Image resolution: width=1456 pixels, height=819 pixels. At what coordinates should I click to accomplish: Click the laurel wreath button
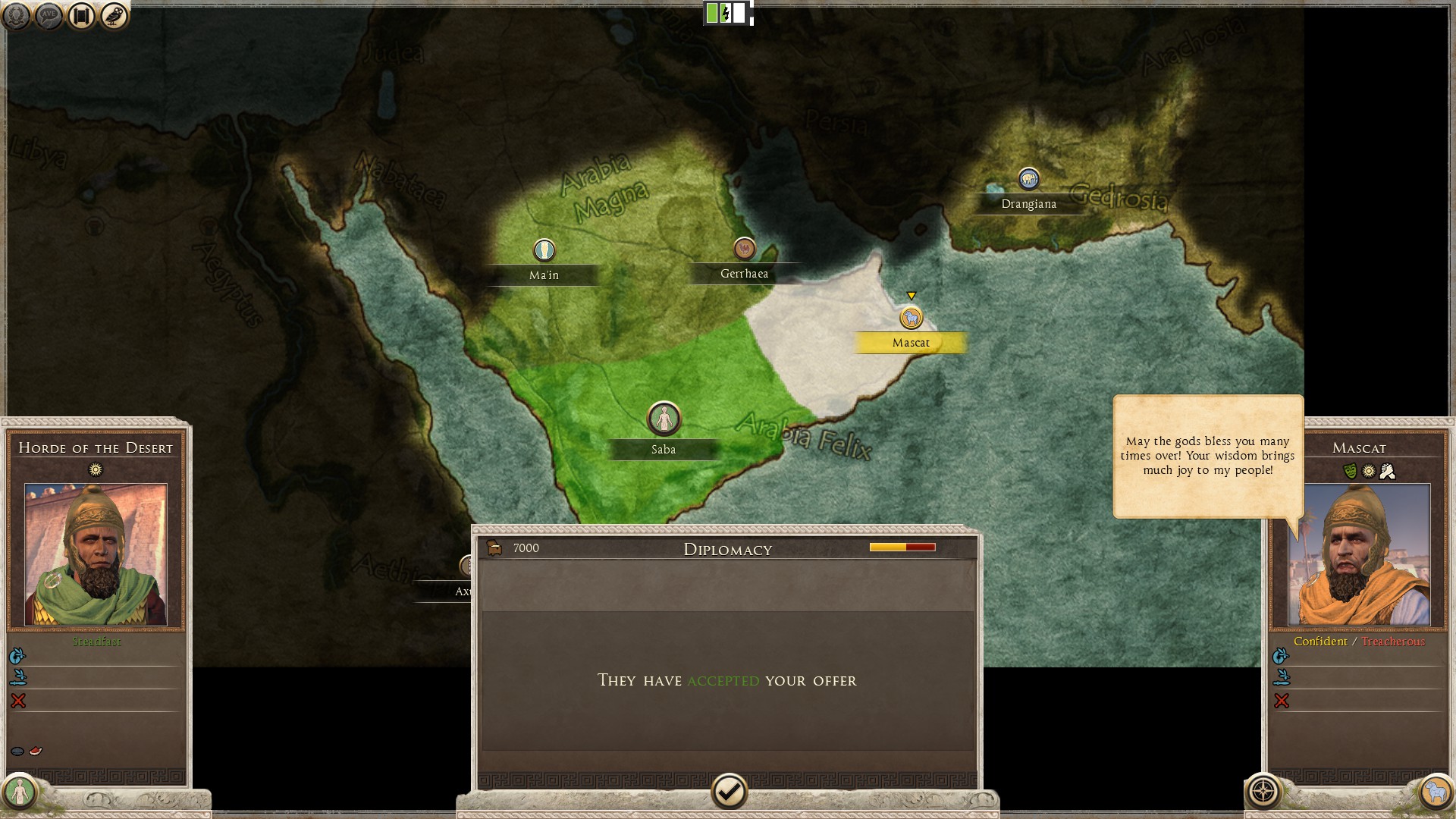16,16
